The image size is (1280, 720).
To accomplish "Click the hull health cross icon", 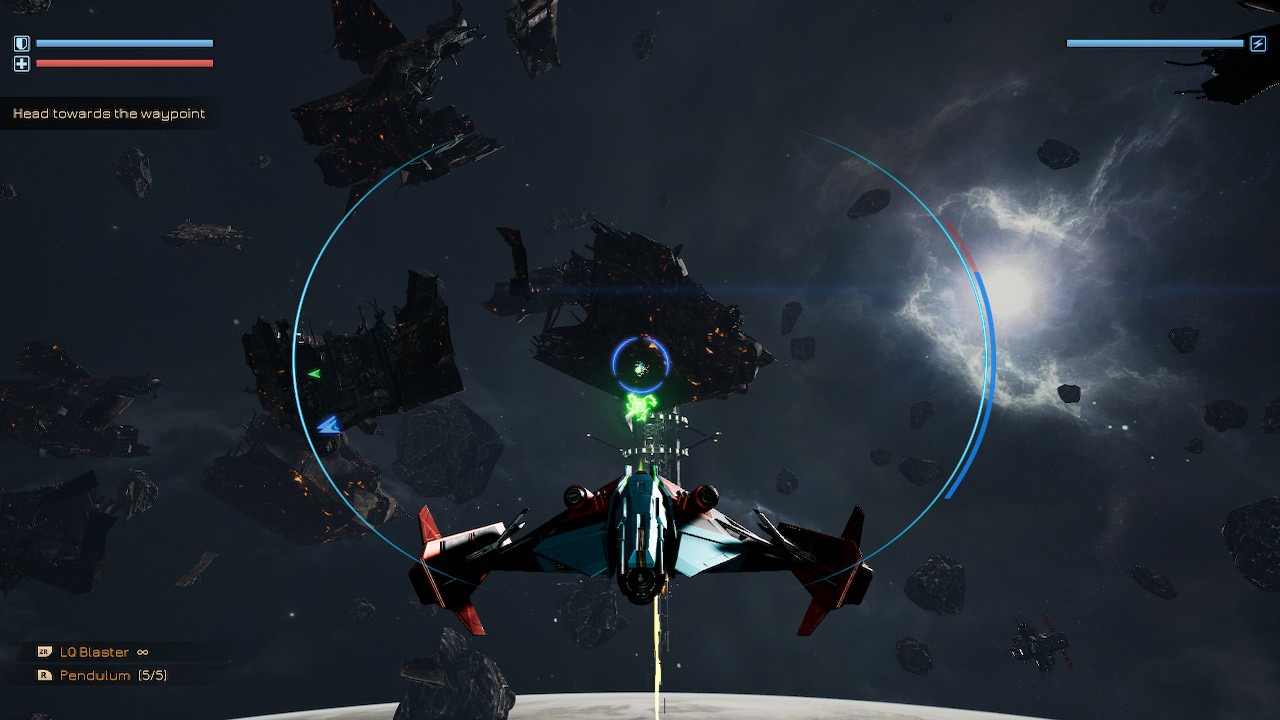I will (22, 64).
